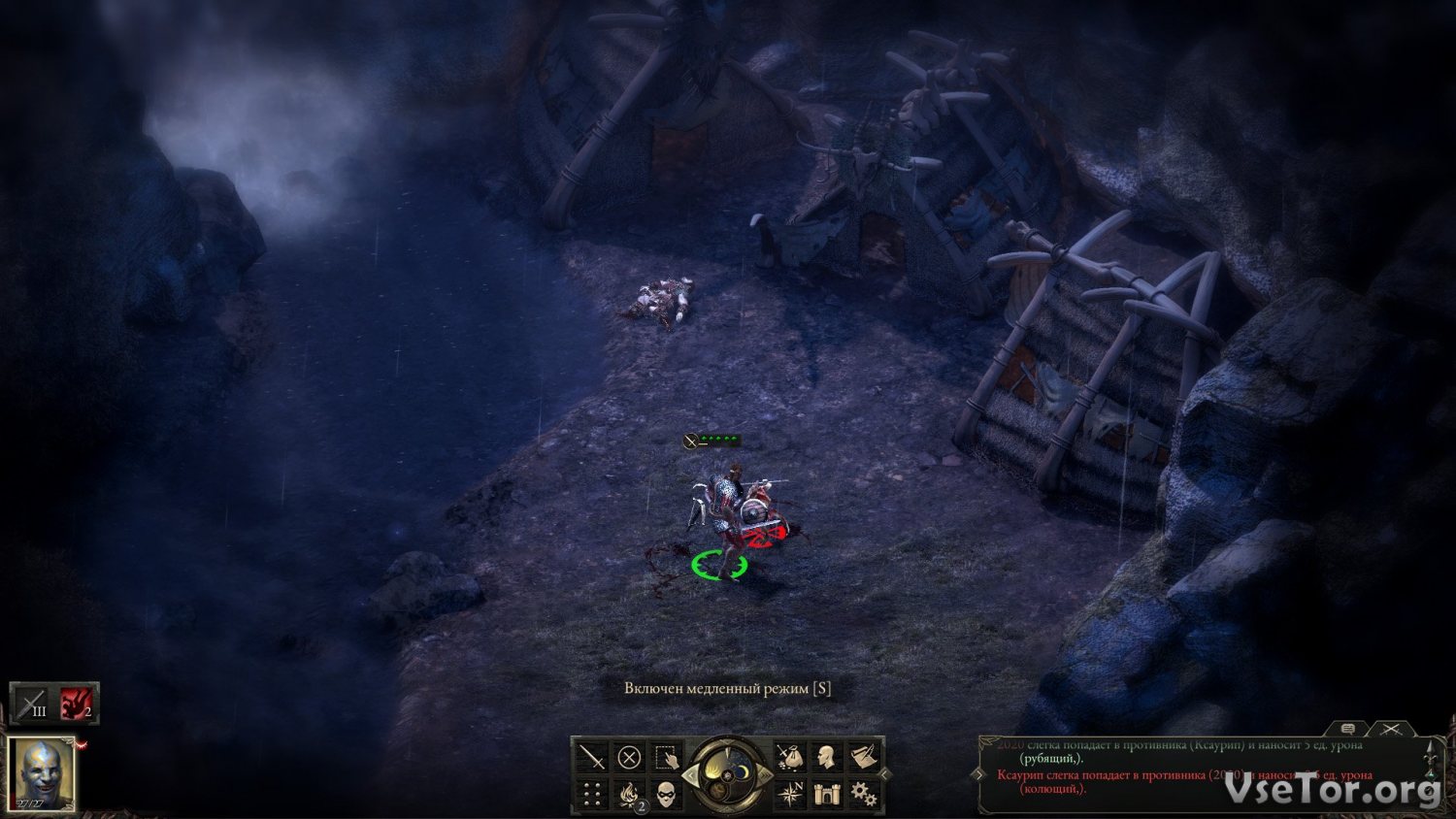Open the inventory bag icon
The width and height of the screenshot is (1456, 819).
[x=788, y=757]
